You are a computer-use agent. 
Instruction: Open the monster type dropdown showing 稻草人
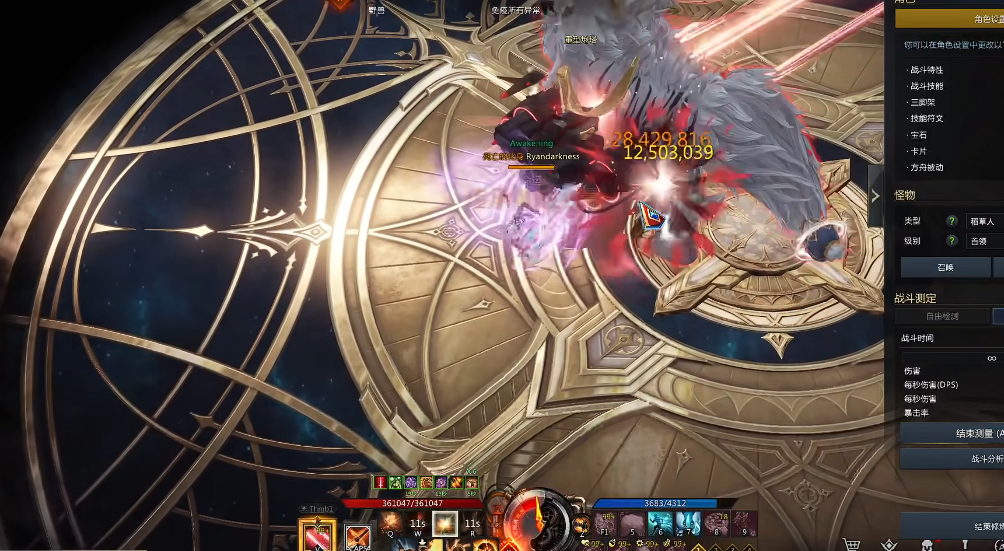(x=984, y=220)
